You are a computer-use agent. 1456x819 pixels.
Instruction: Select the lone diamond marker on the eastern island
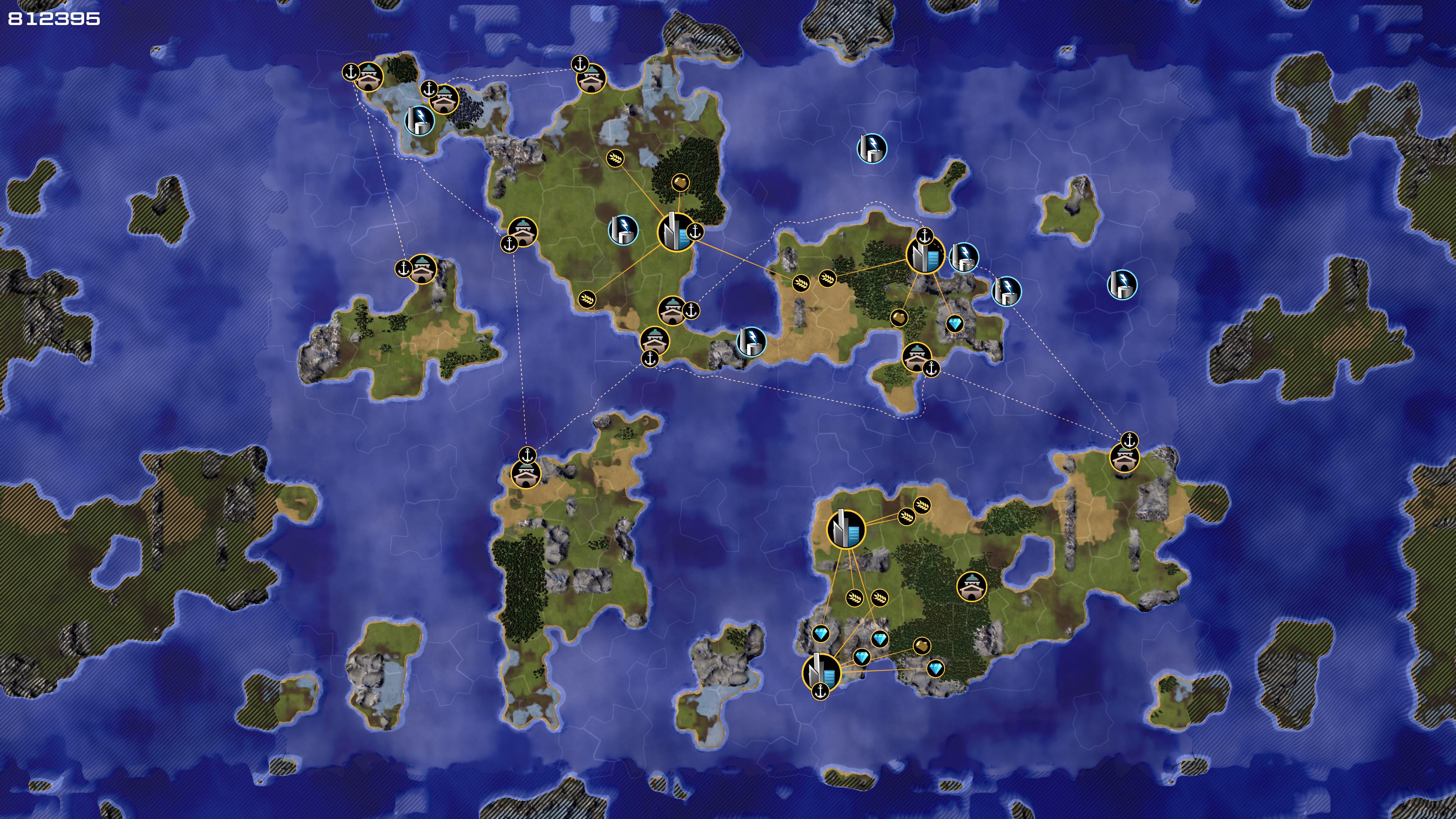coord(955,324)
